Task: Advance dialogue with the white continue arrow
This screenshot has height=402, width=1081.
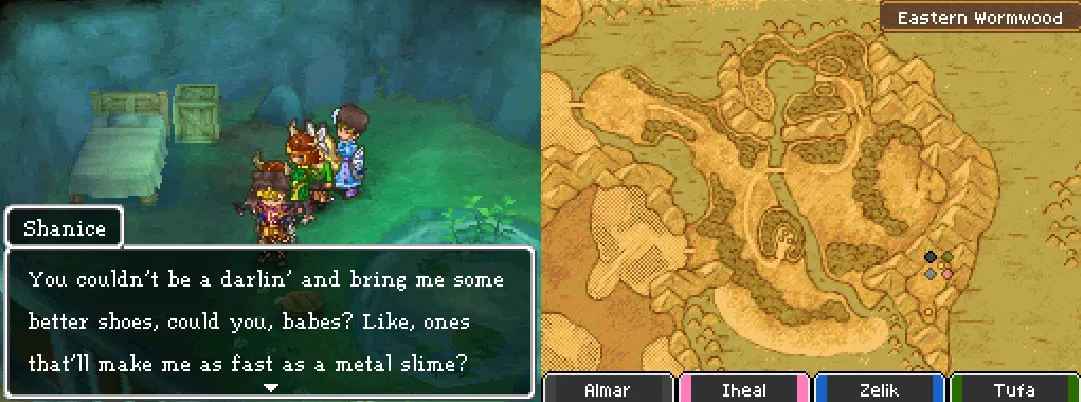Action: click(x=268, y=385)
